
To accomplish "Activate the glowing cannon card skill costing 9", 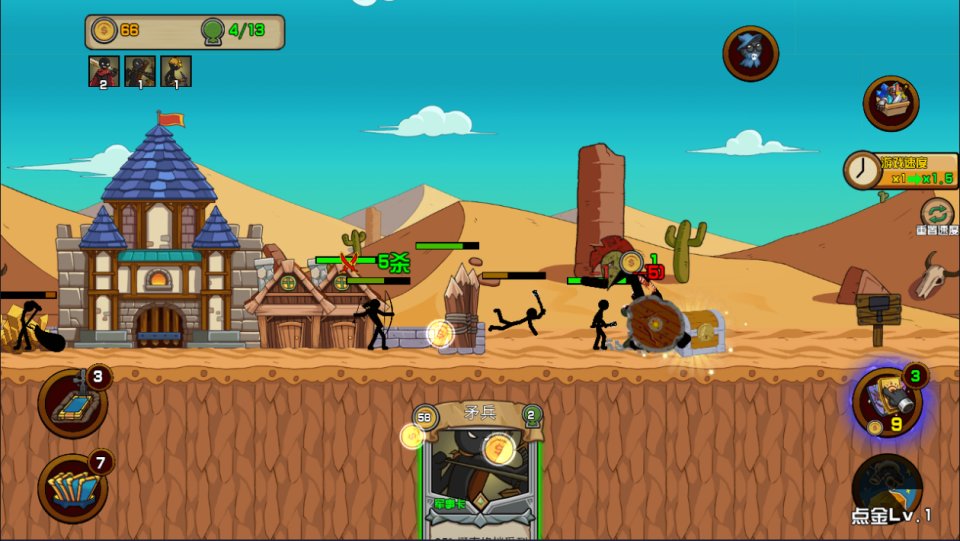I will click(887, 402).
